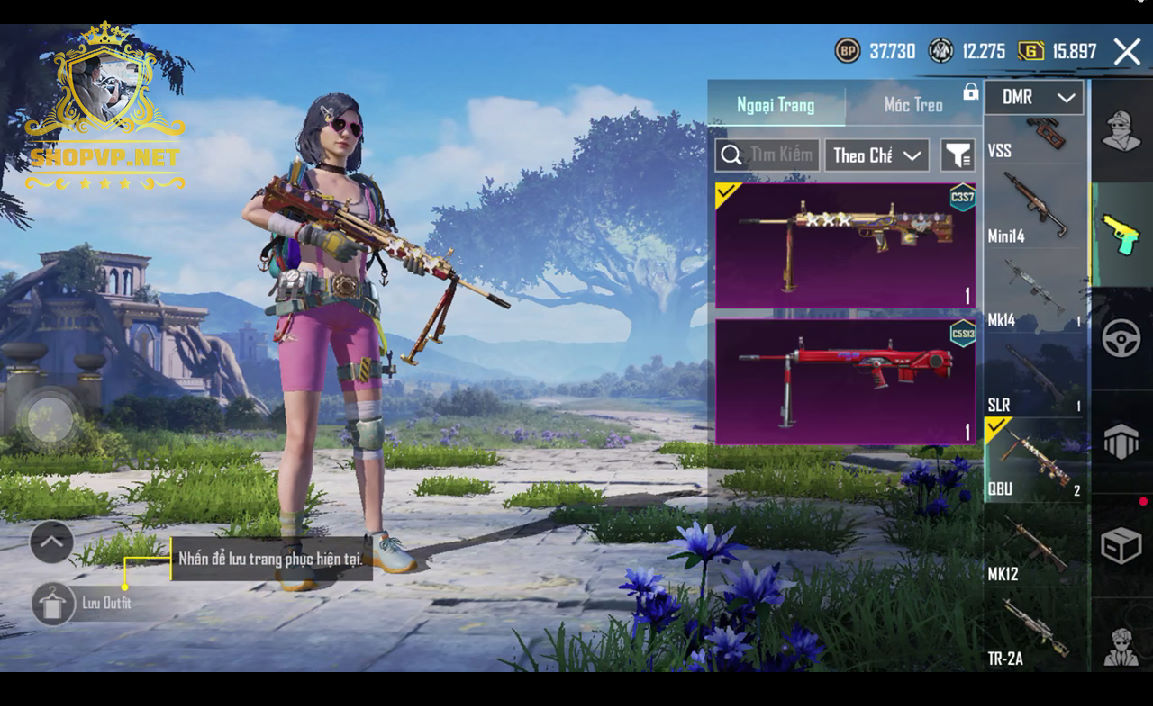Select VSS in the weapon list
1153x706 pixels.
tap(1035, 140)
